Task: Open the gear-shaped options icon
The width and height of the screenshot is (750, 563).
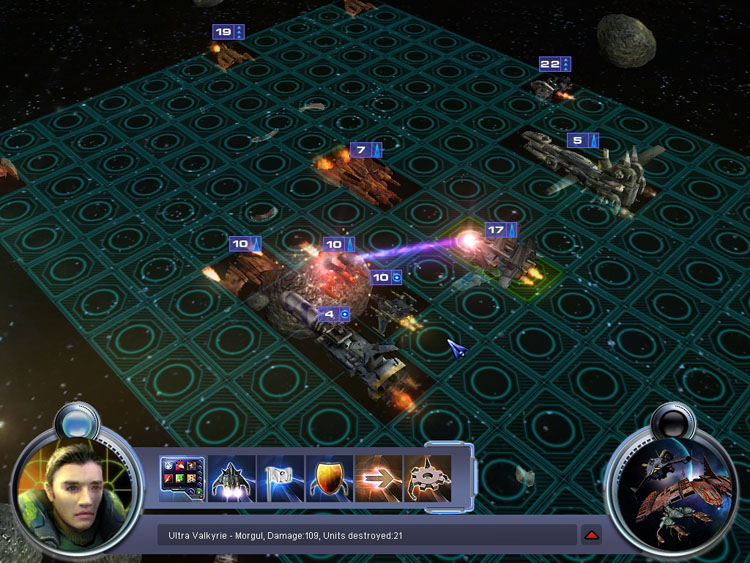Action: pyautogui.click(x=427, y=478)
